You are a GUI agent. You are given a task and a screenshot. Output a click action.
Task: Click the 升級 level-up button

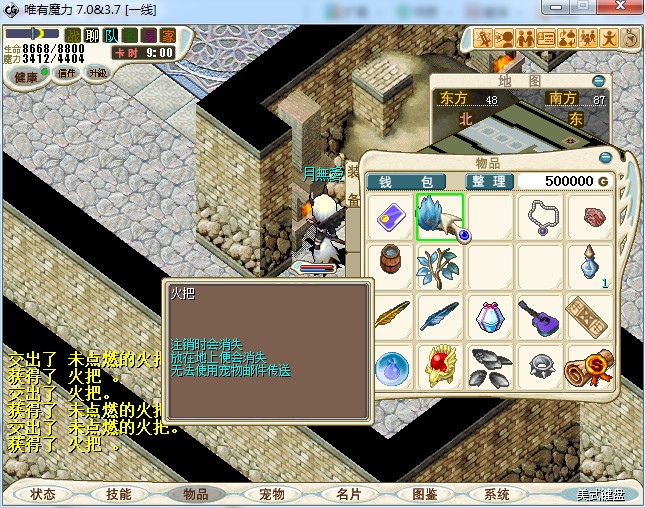98,73
